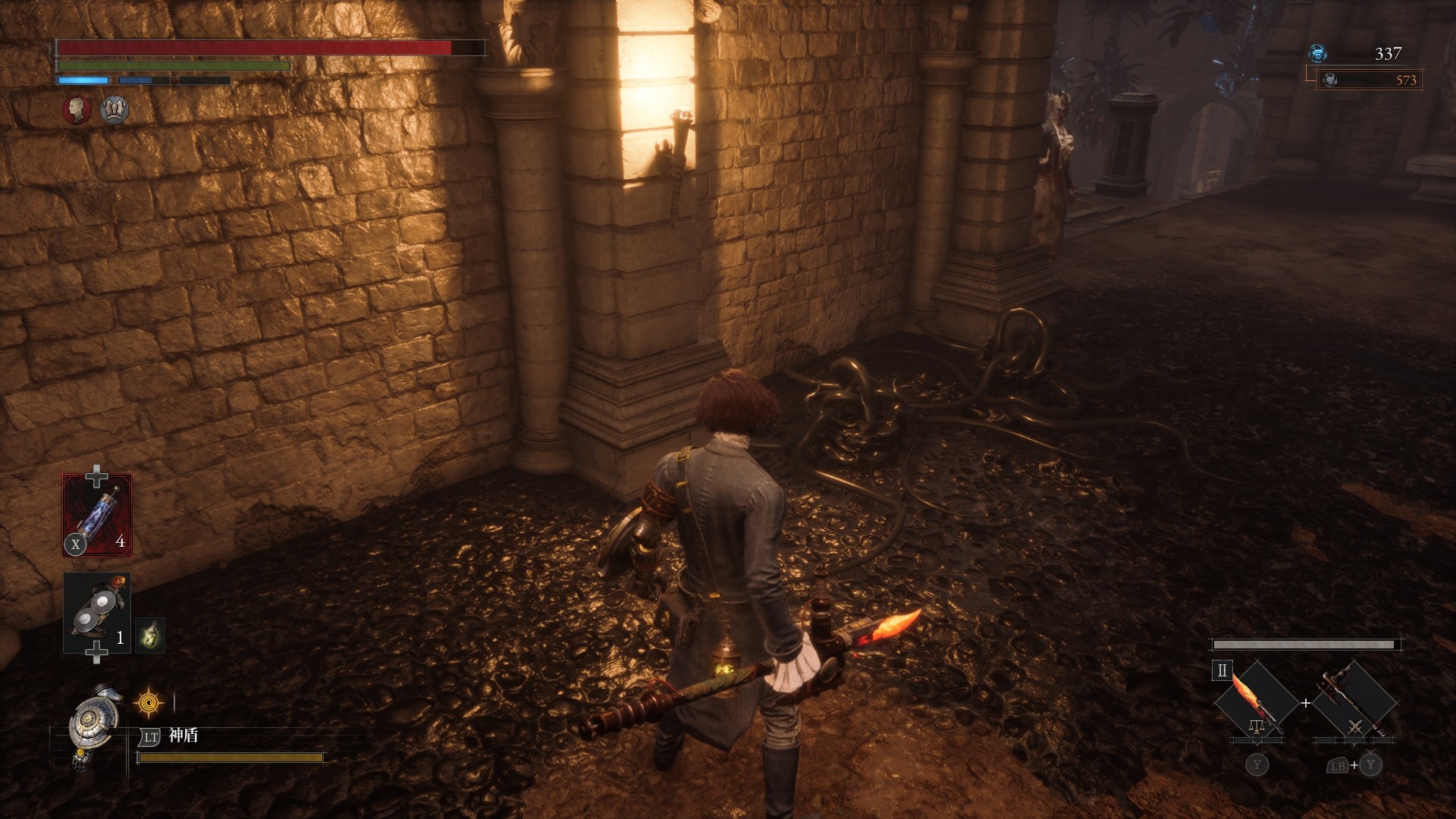Click the grey crown-shaped status icon
Viewport: 1456px width, 819px height.
115,110
